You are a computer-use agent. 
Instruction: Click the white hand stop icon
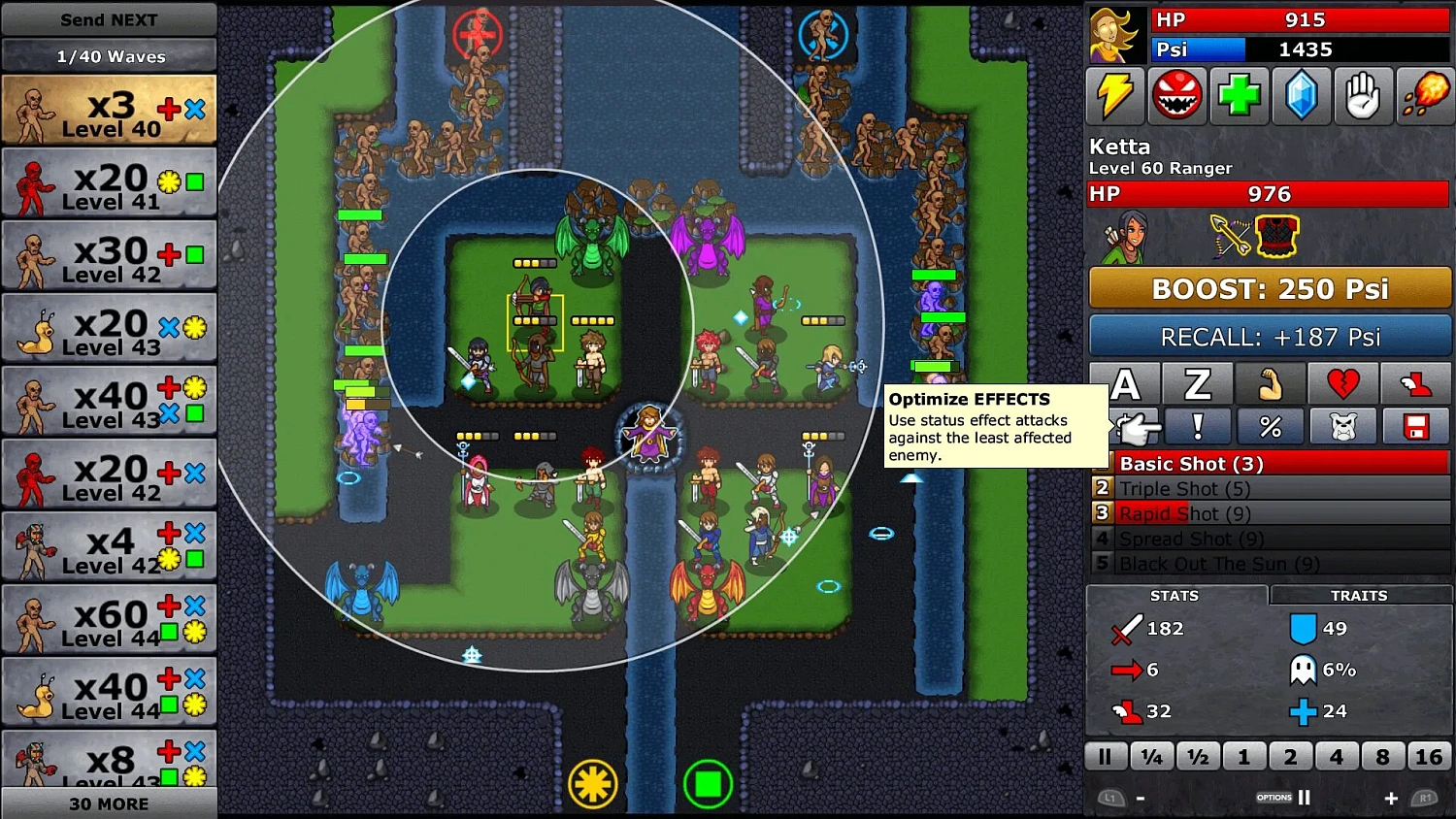(1364, 96)
